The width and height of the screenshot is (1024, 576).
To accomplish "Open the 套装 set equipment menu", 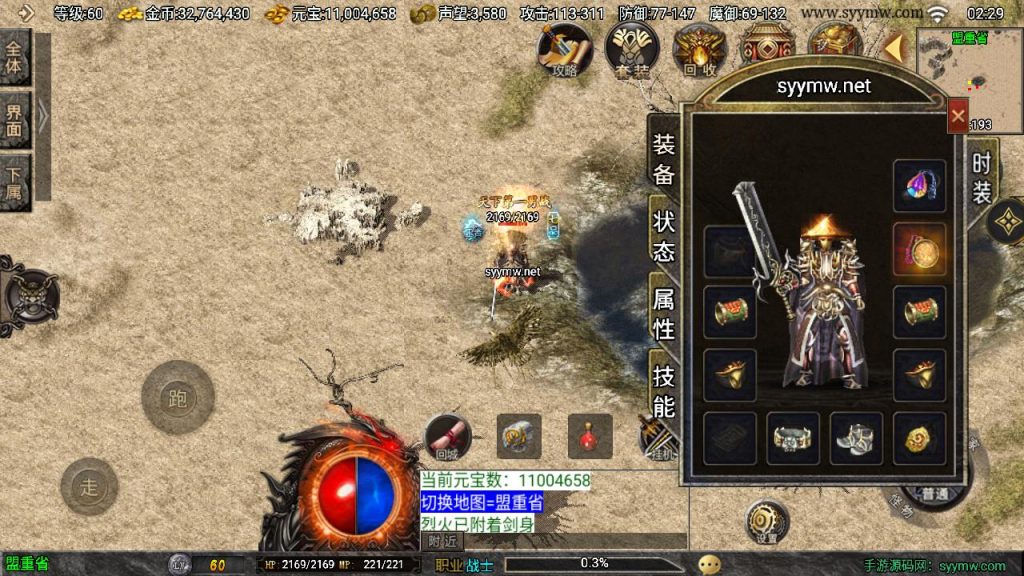I will coord(631,47).
